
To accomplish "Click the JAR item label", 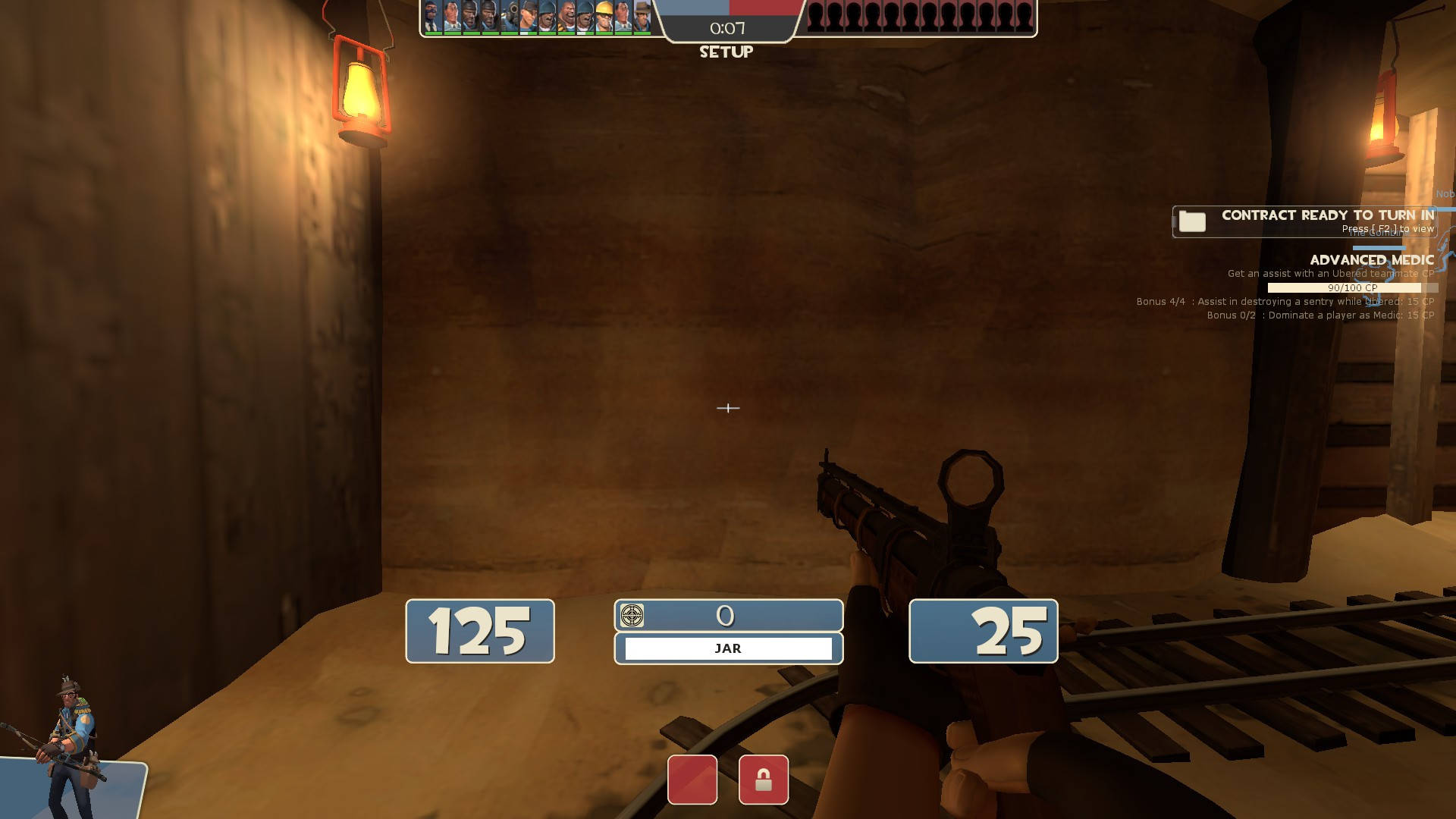I will click(x=726, y=648).
